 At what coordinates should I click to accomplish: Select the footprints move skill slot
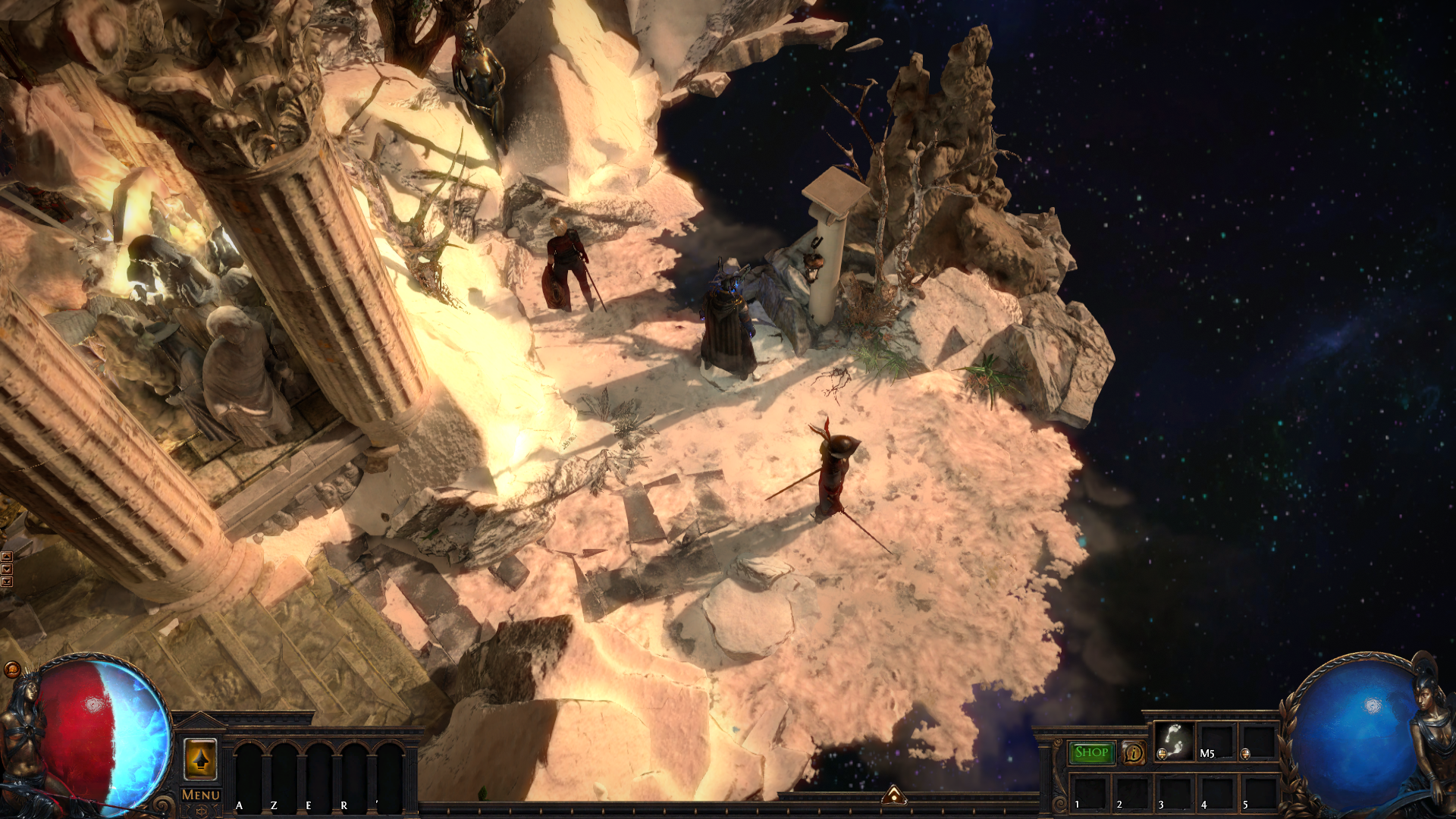(x=1174, y=741)
